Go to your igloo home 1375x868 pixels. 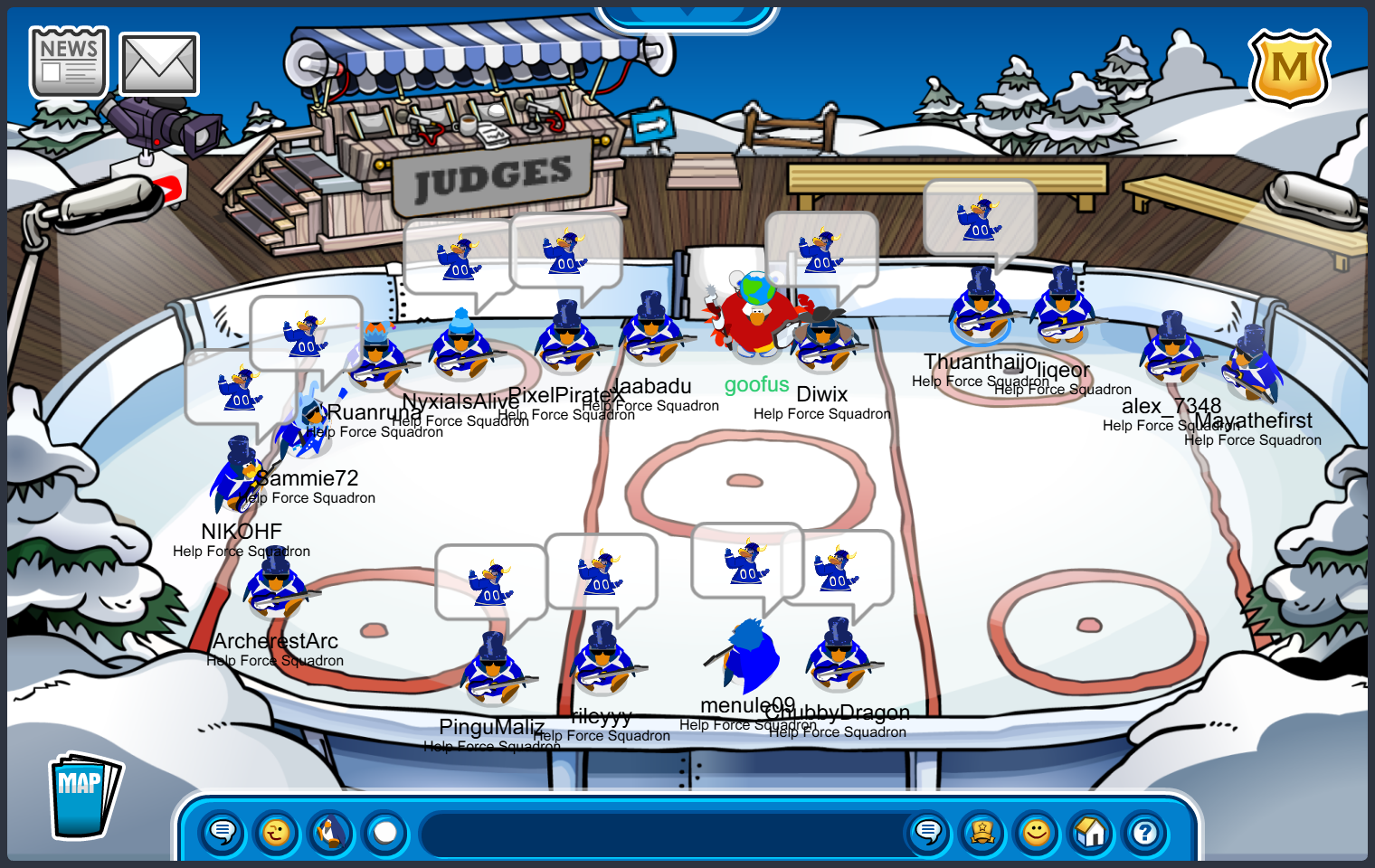tap(1091, 832)
